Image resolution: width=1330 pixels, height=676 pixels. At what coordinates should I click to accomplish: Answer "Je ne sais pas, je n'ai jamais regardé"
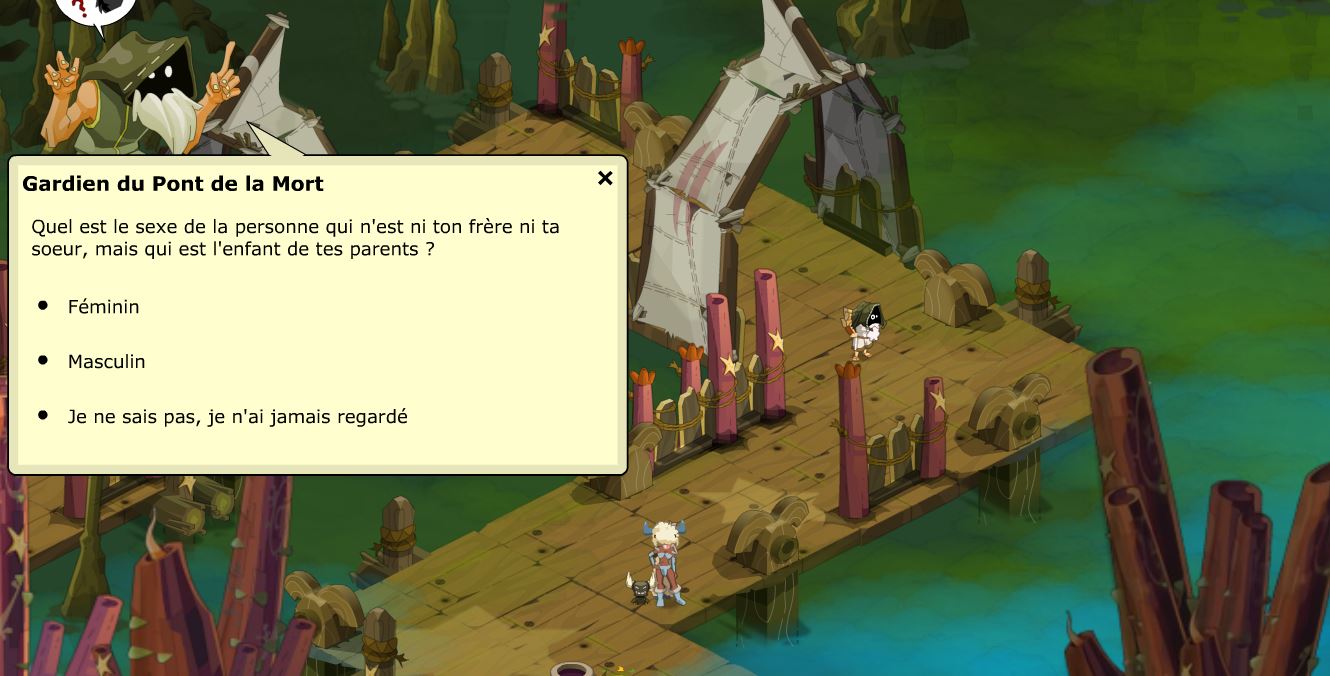point(237,417)
